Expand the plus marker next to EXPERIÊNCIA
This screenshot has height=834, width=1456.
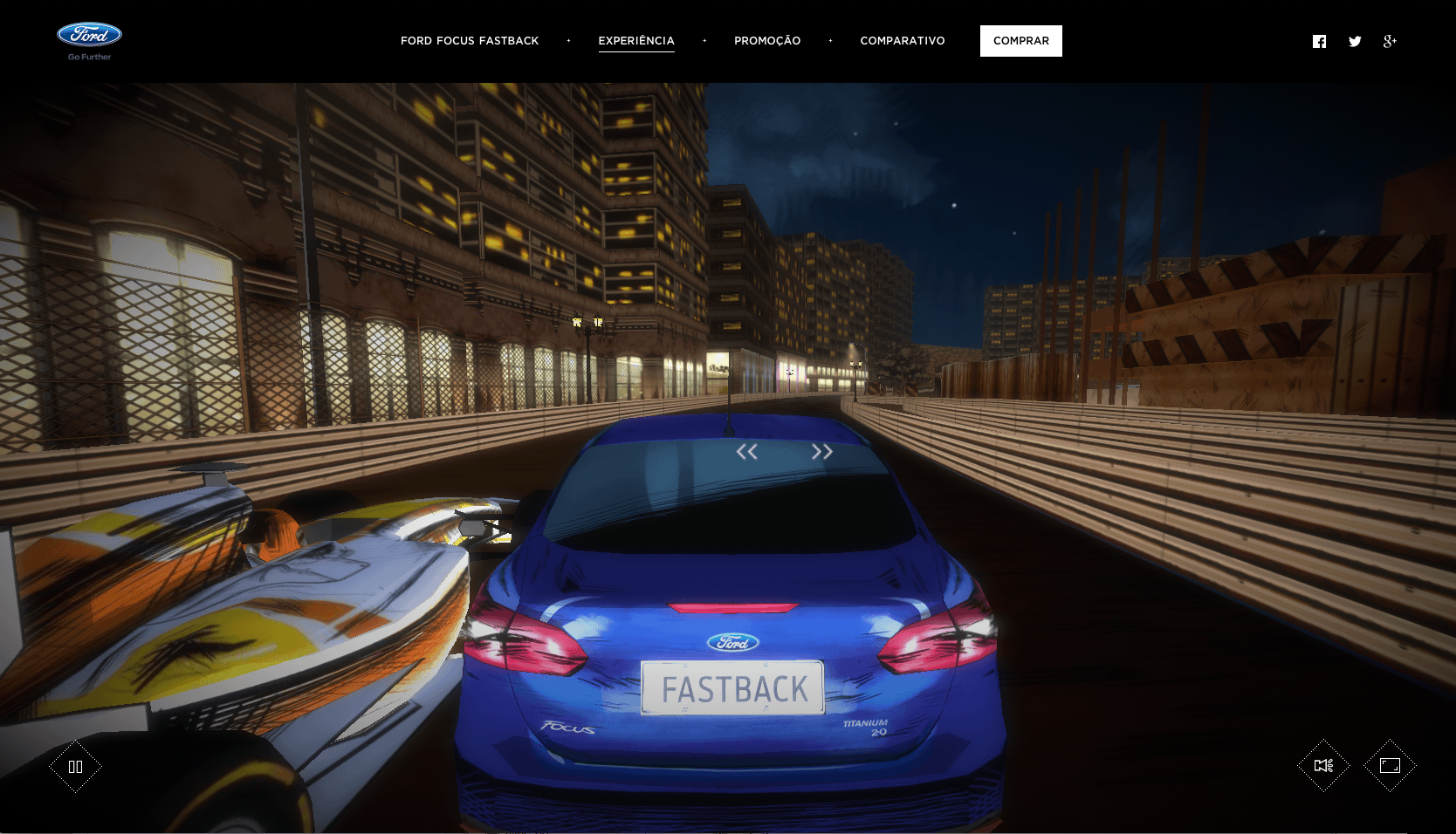tap(704, 41)
